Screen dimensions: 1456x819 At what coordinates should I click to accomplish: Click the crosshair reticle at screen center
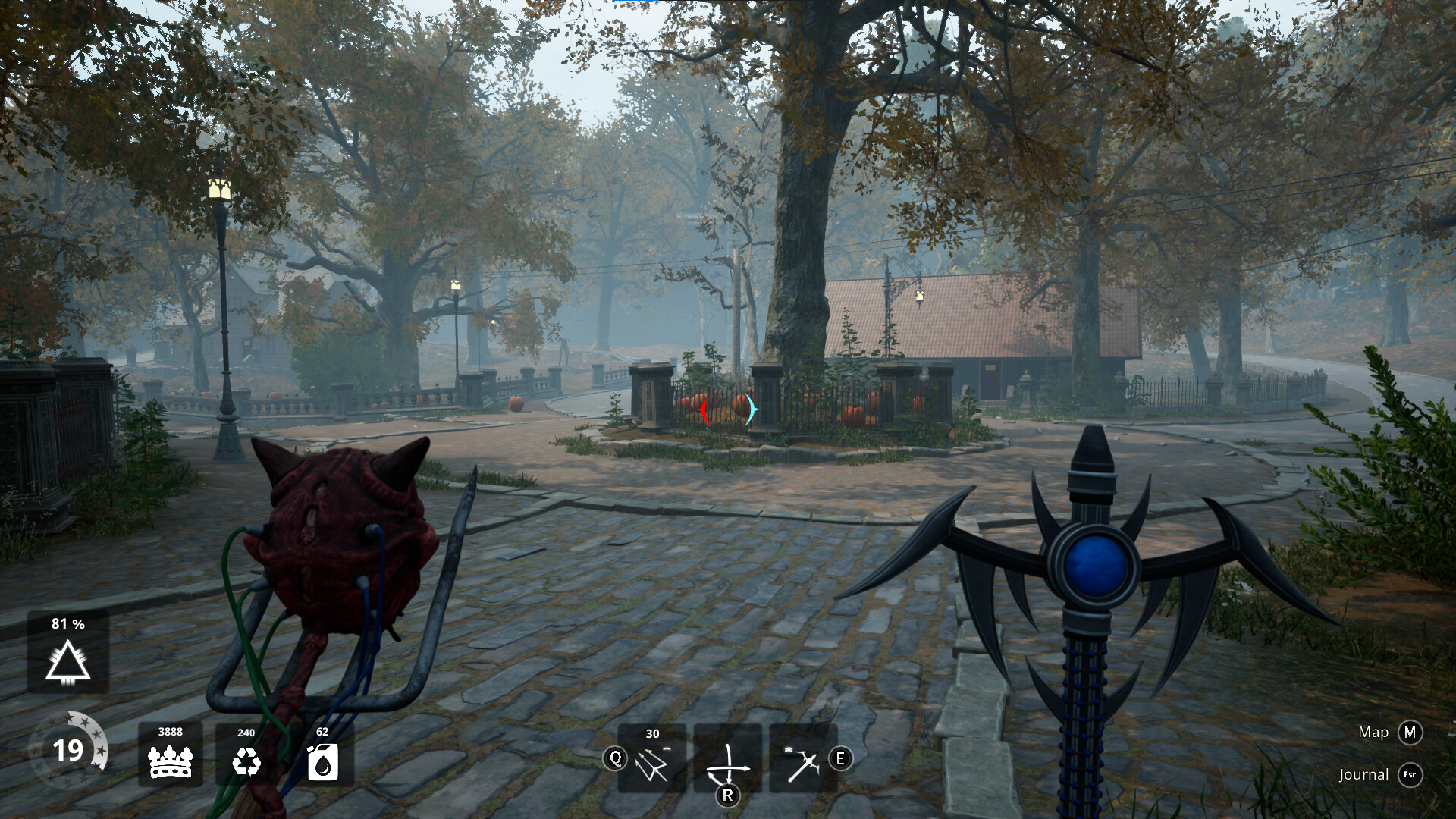tap(728, 409)
